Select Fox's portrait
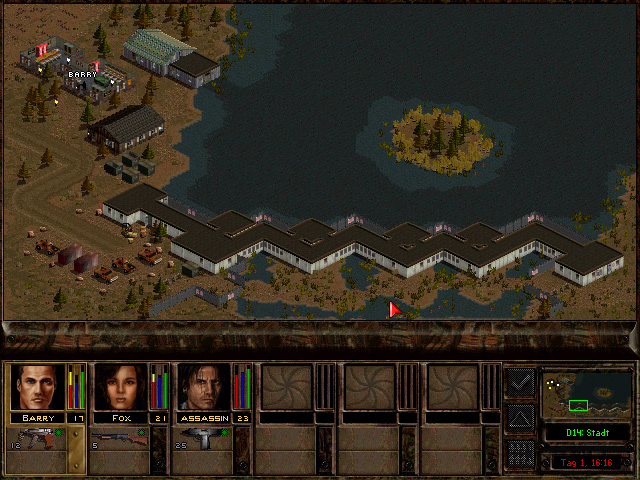640x480 pixels. coord(120,387)
